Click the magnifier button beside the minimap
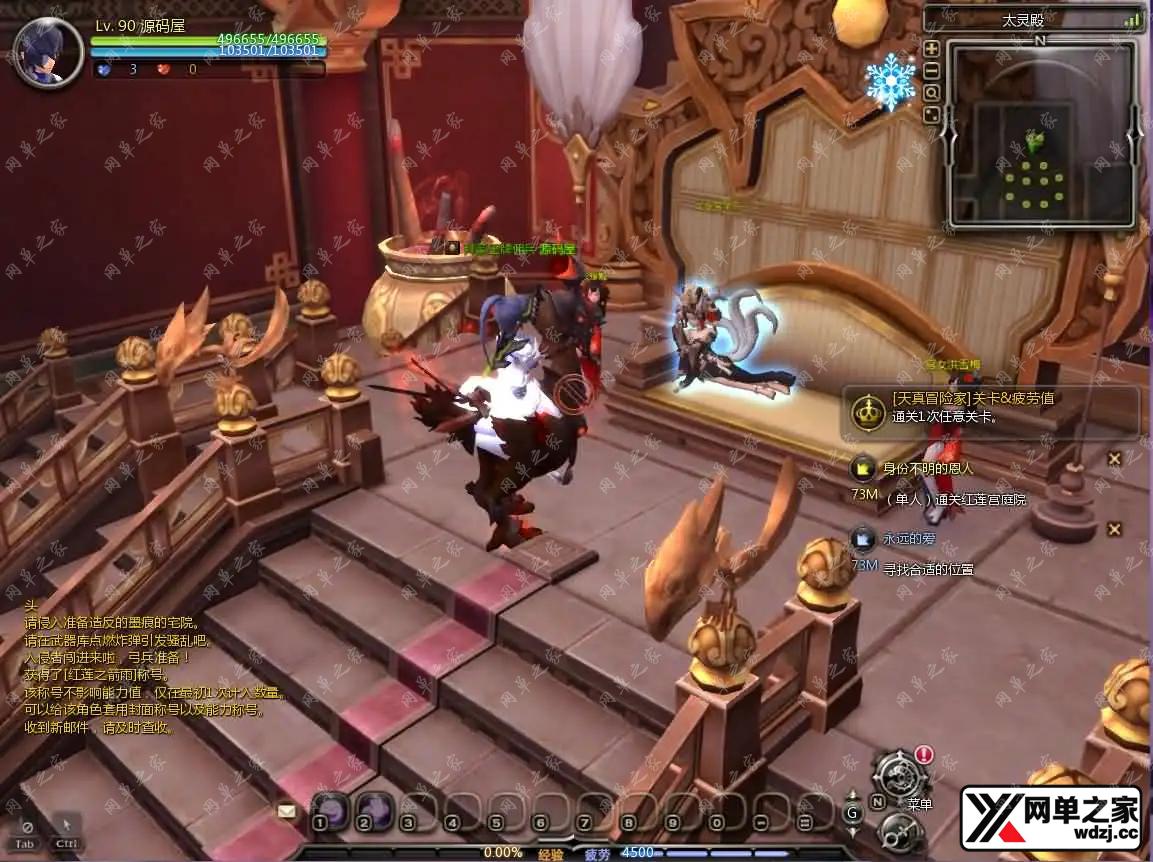This screenshot has width=1153, height=862. click(x=931, y=92)
